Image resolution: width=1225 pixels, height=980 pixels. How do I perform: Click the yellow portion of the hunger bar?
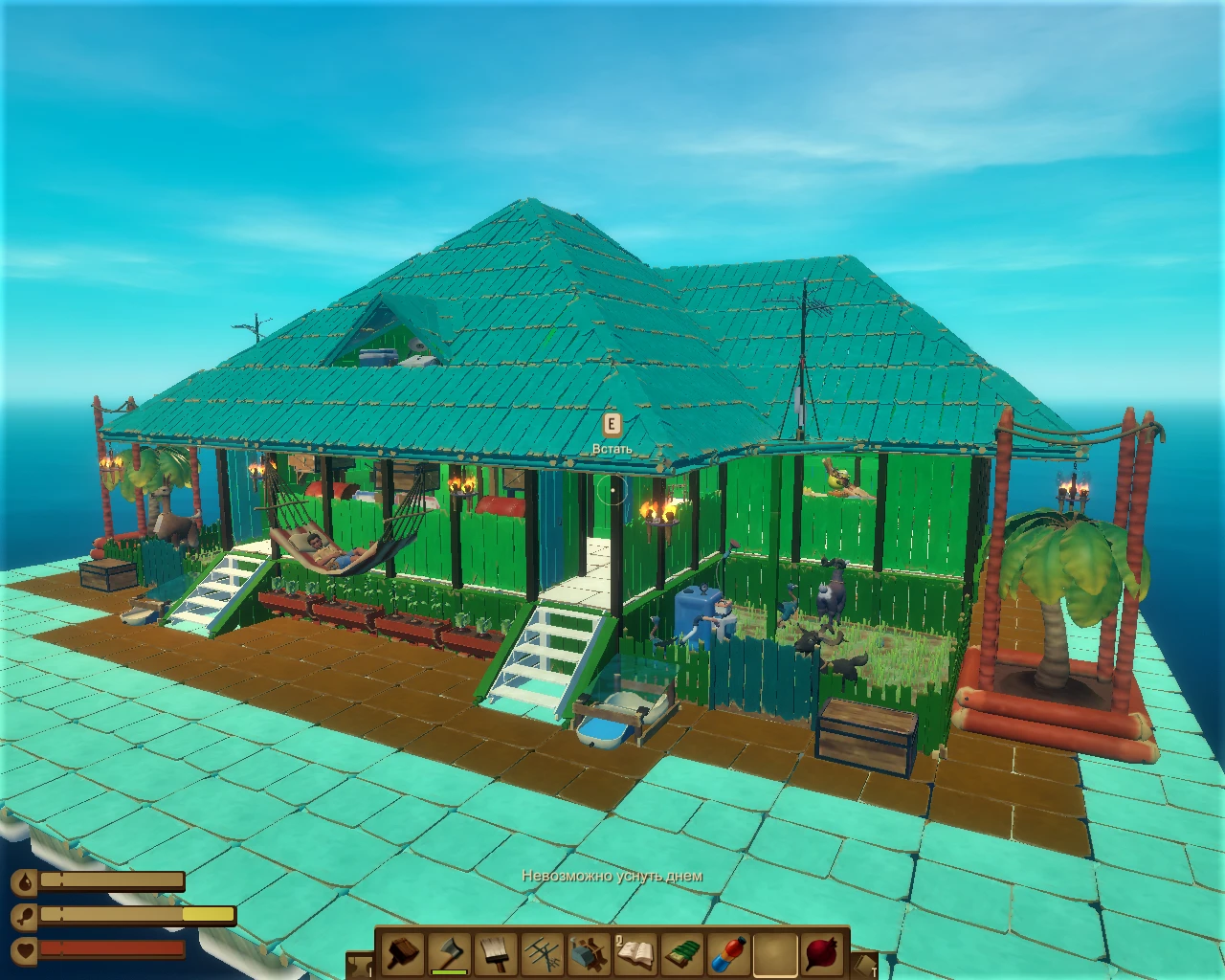pos(209,914)
